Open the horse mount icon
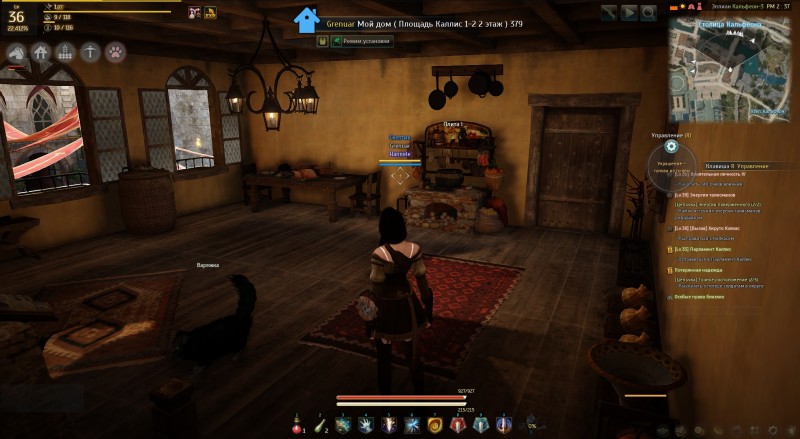800x439 pixels. [x=17, y=51]
